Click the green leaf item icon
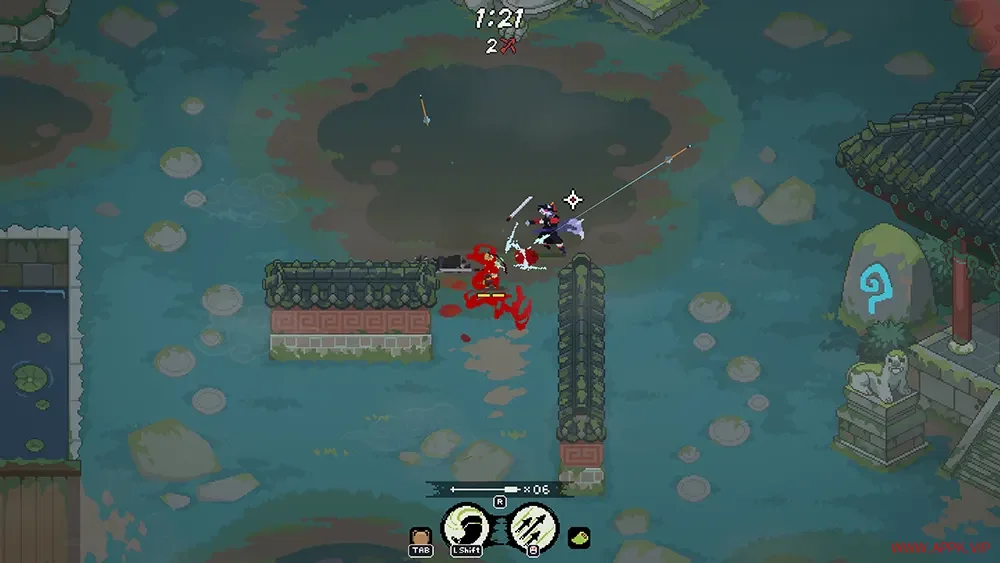Screen dimensions: 1000x563 (x=579, y=537)
